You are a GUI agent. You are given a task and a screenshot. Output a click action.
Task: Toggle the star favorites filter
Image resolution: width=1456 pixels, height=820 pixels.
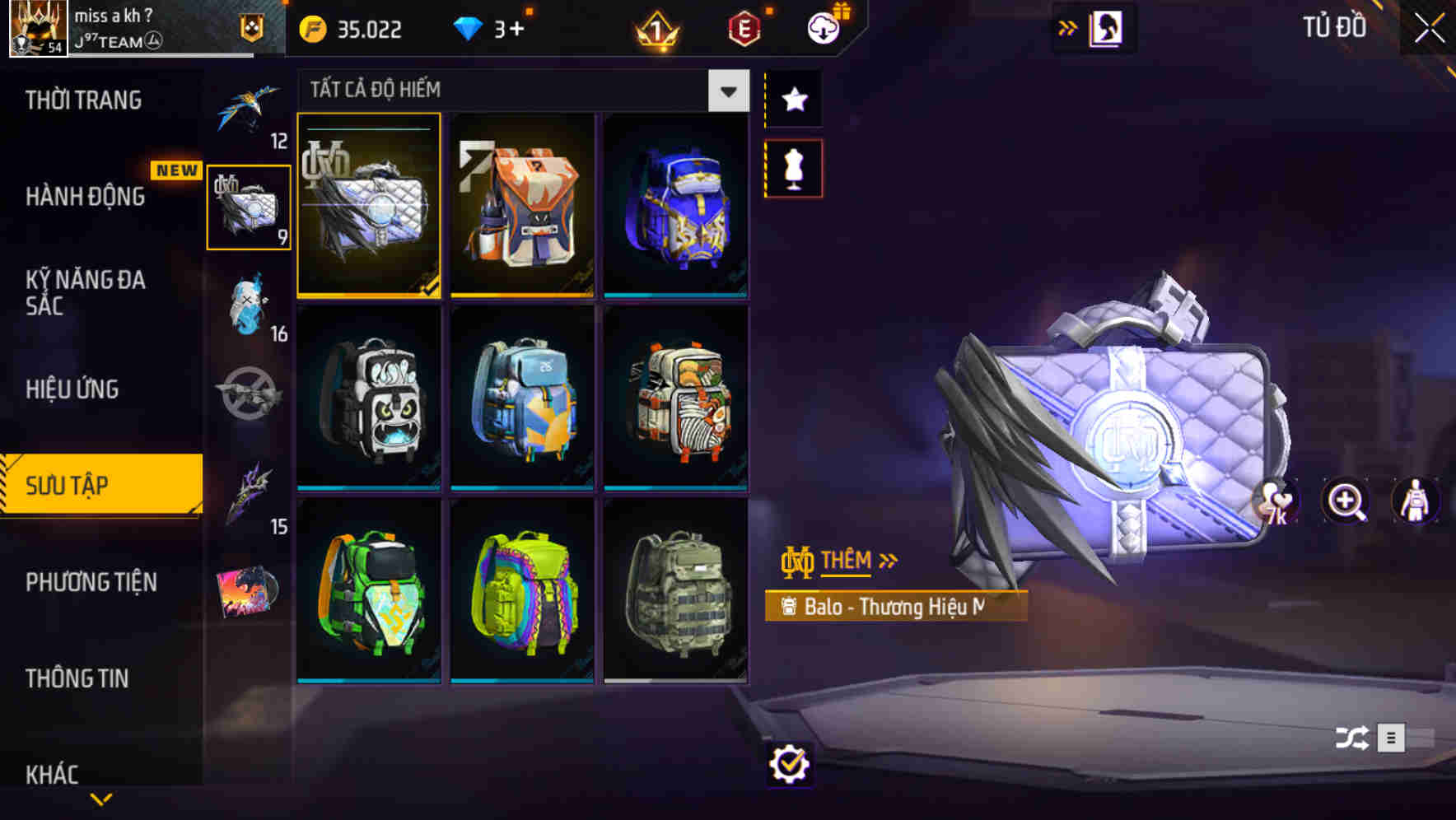792,100
